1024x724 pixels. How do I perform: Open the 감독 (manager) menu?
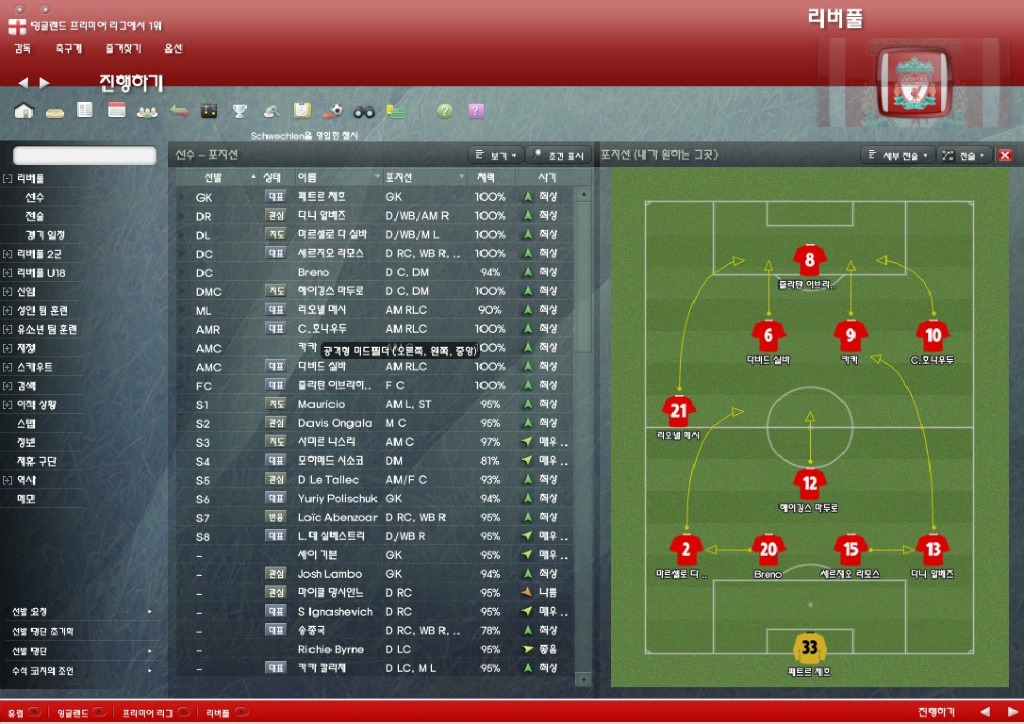pos(23,48)
